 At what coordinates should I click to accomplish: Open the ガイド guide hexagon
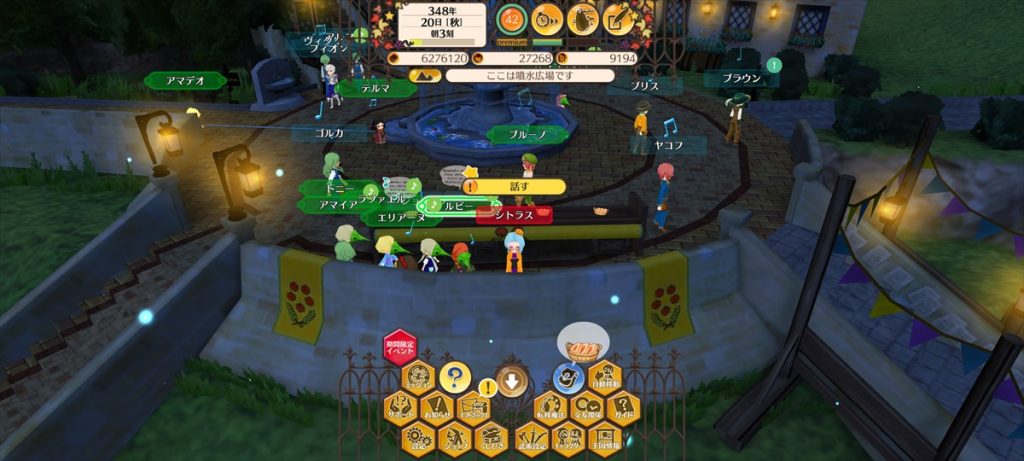tap(624, 408)
